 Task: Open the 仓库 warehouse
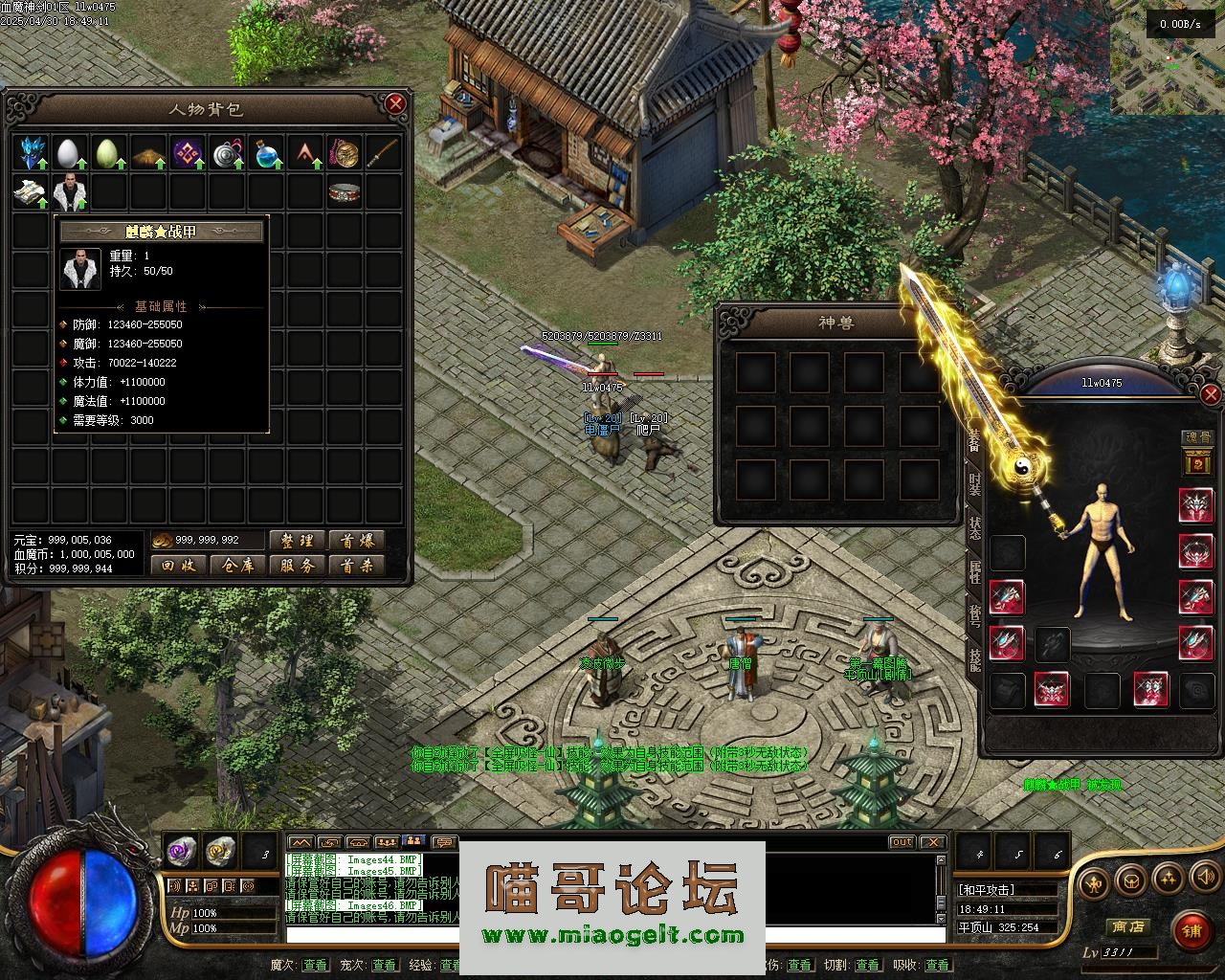coord(237,566)
